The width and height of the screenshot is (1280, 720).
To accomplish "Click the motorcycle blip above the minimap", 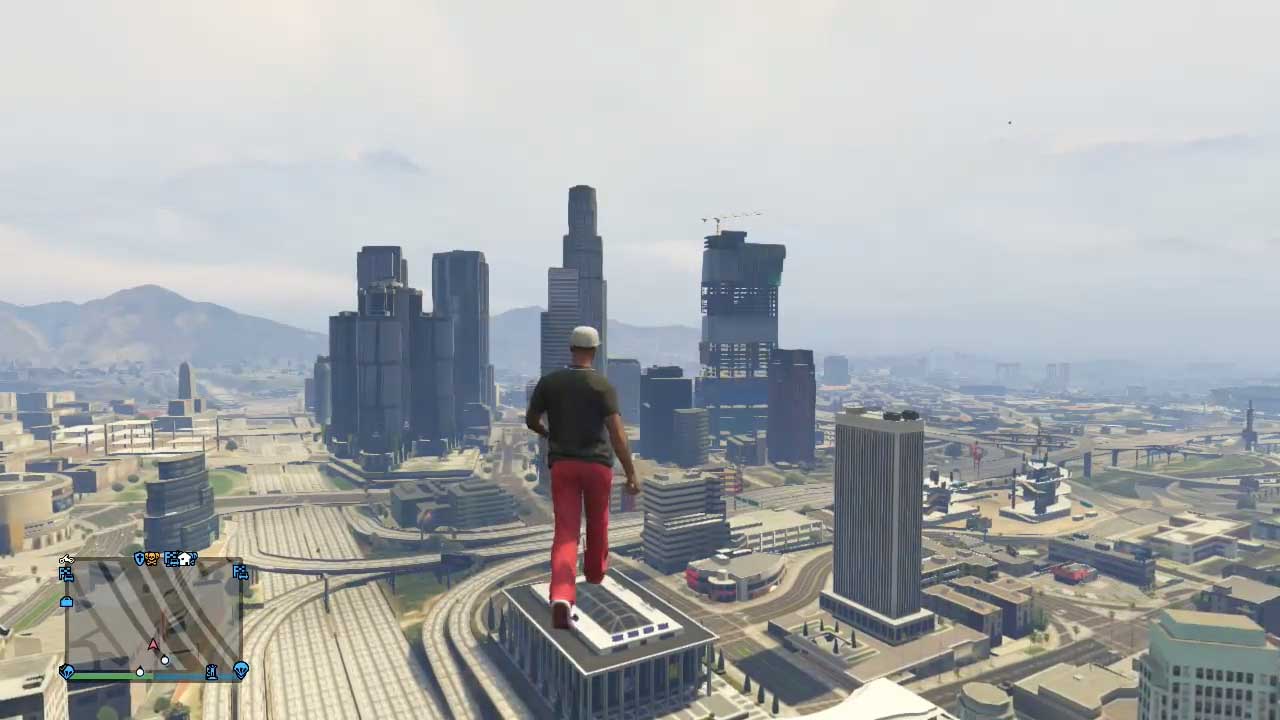I will (x=67, y=560).
